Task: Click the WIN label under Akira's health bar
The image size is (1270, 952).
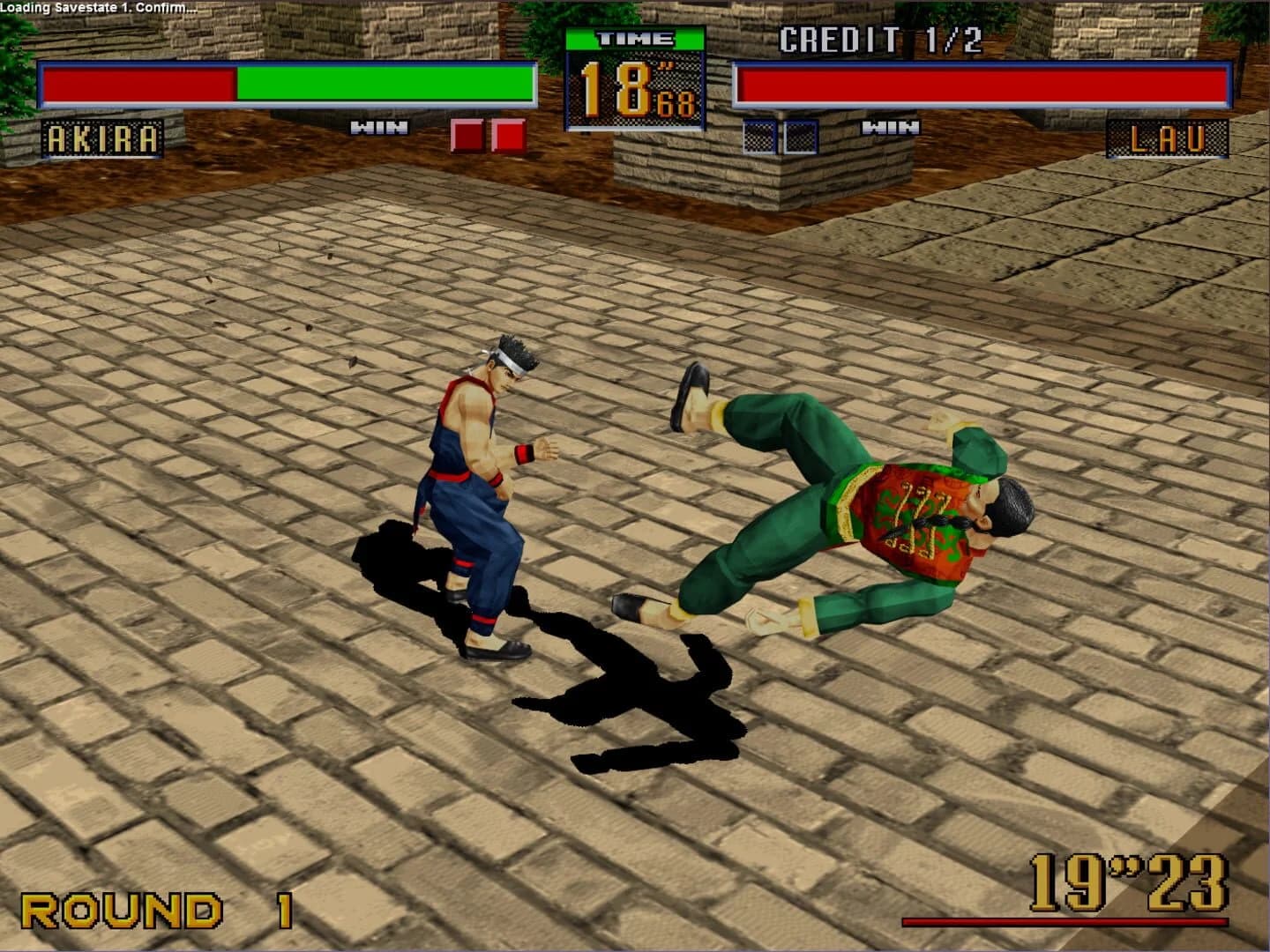Action: point(377,127)
